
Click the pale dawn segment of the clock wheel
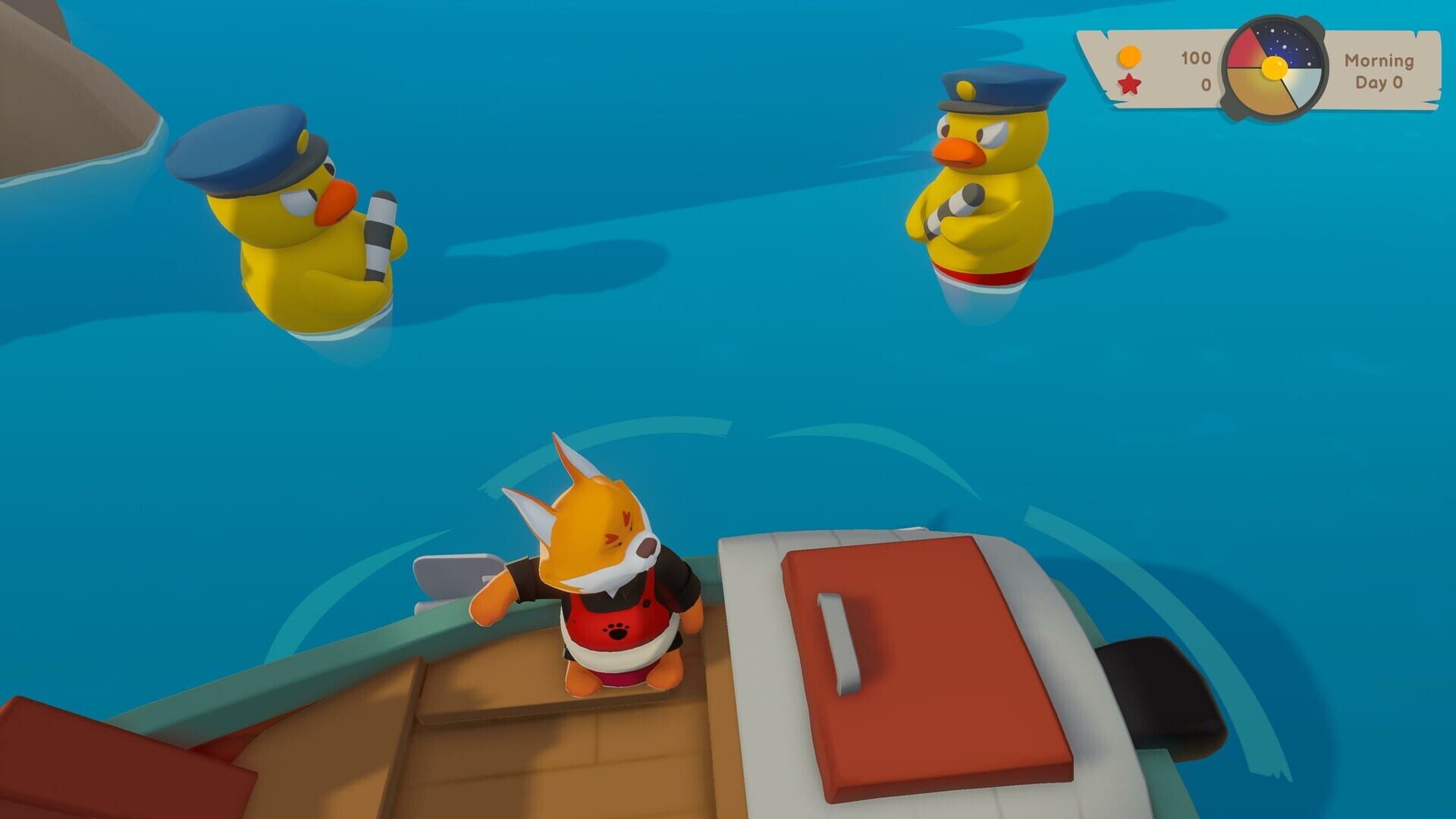coord(1301,83)
